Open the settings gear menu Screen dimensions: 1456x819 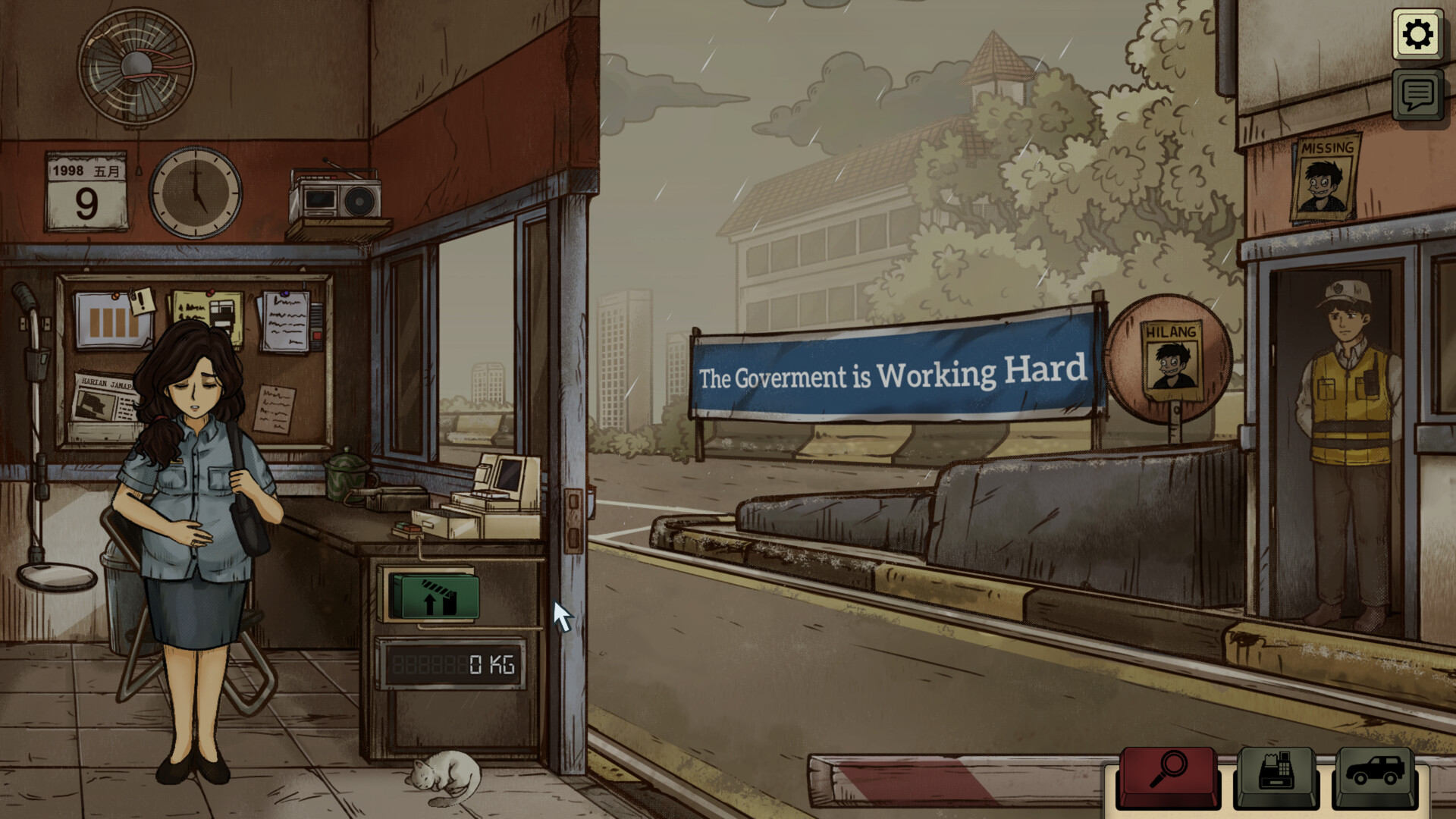pos(1417,34)
